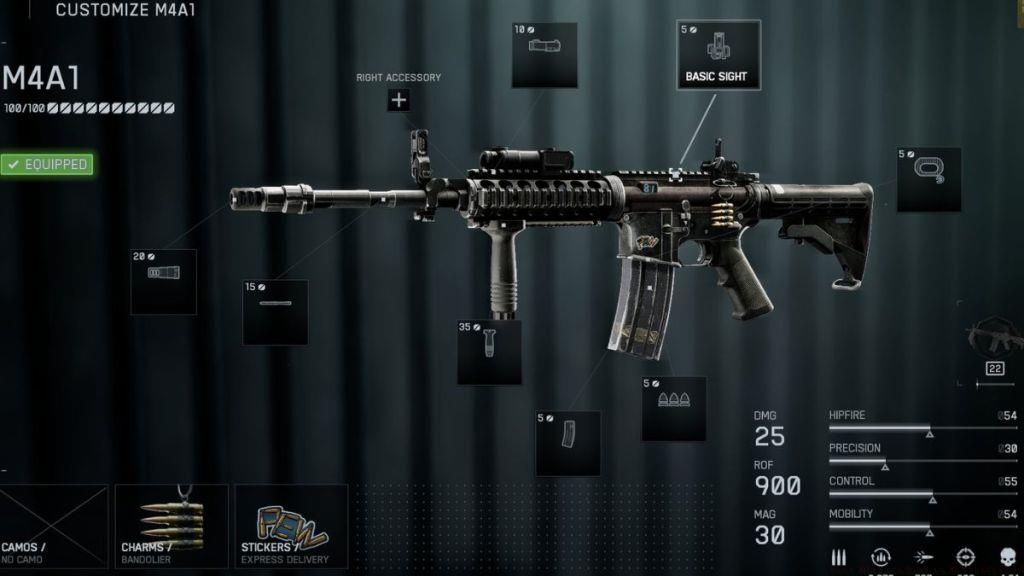Select the sling attachment slot near the stock
This screenshot has width=1024, height=576.
pyautogui.click(x=928, y=180)
